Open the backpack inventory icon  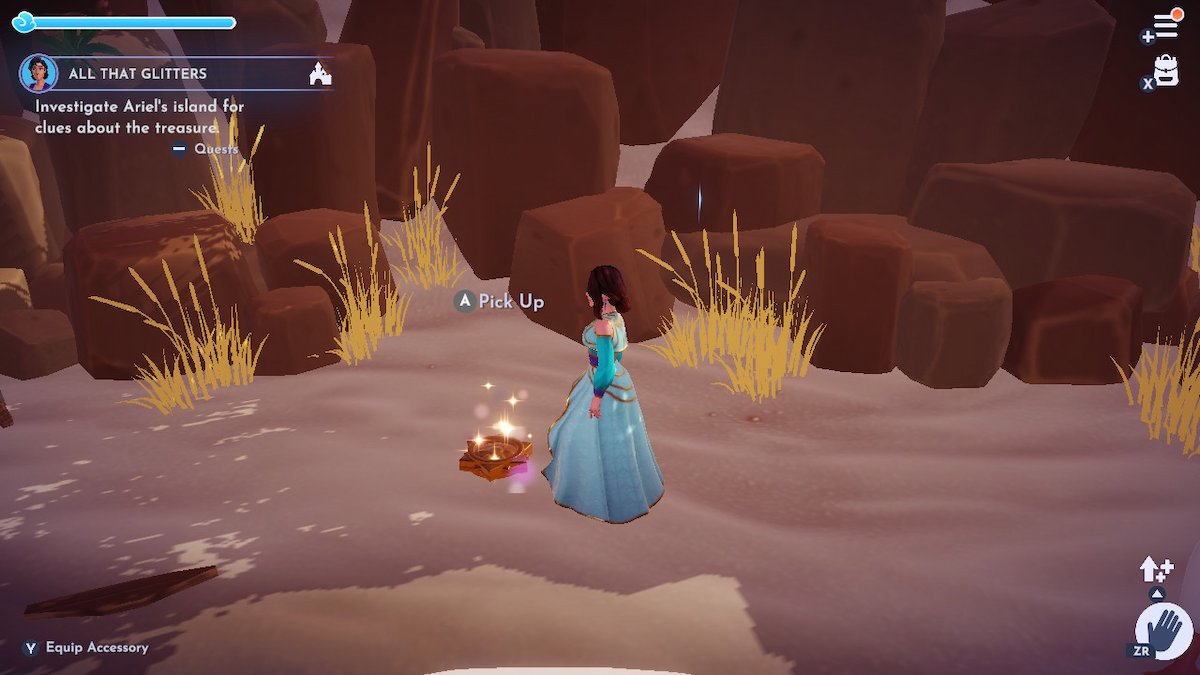tap(1166, 70)
